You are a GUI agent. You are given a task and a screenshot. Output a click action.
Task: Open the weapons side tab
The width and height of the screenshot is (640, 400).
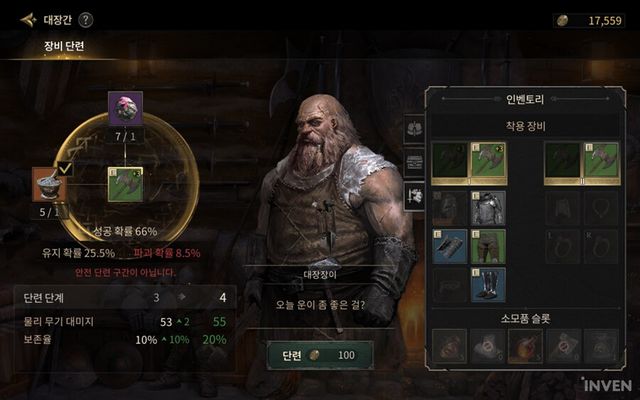(x=415, y=196)
